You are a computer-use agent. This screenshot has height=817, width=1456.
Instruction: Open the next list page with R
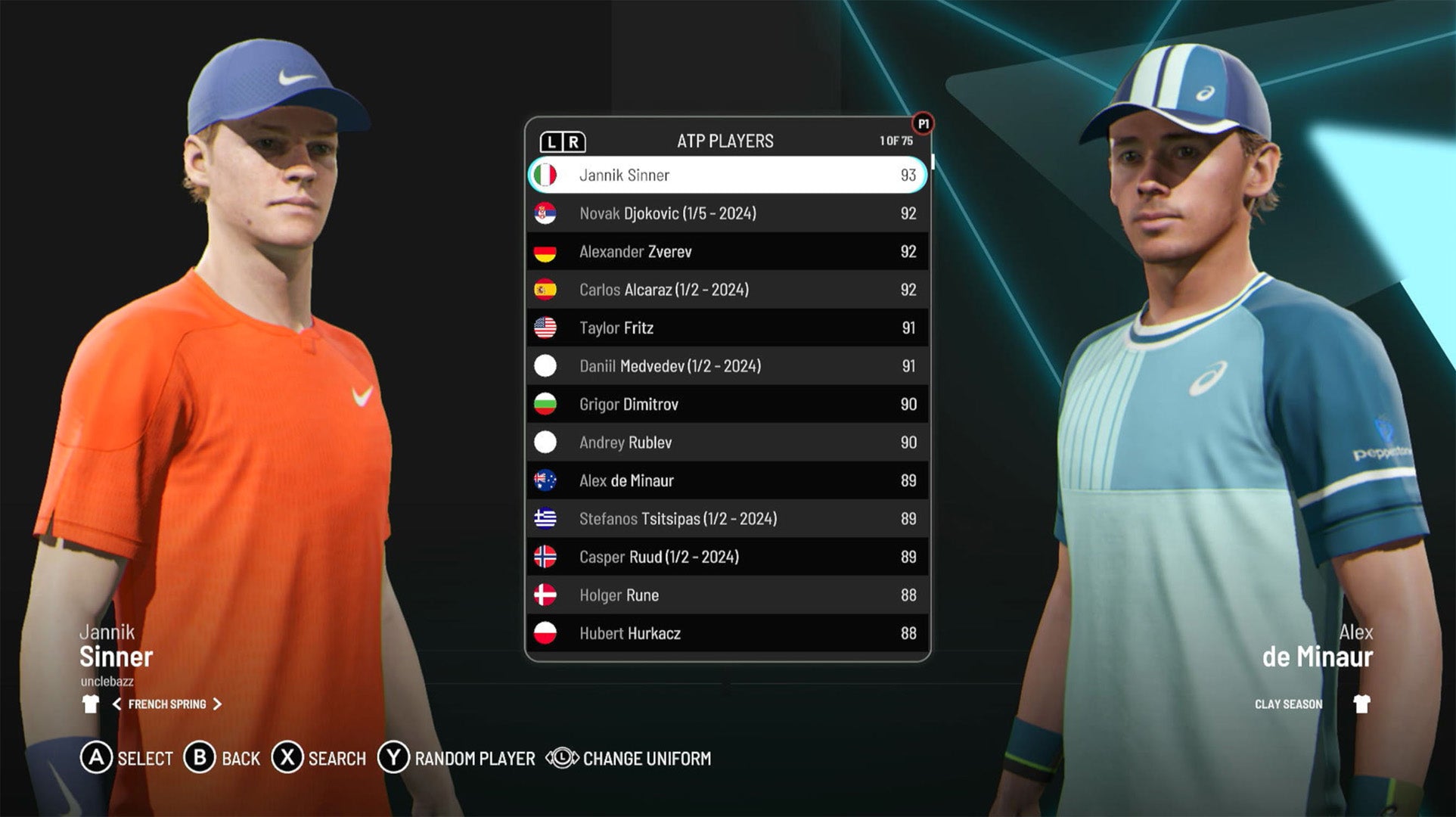(576, 140)
